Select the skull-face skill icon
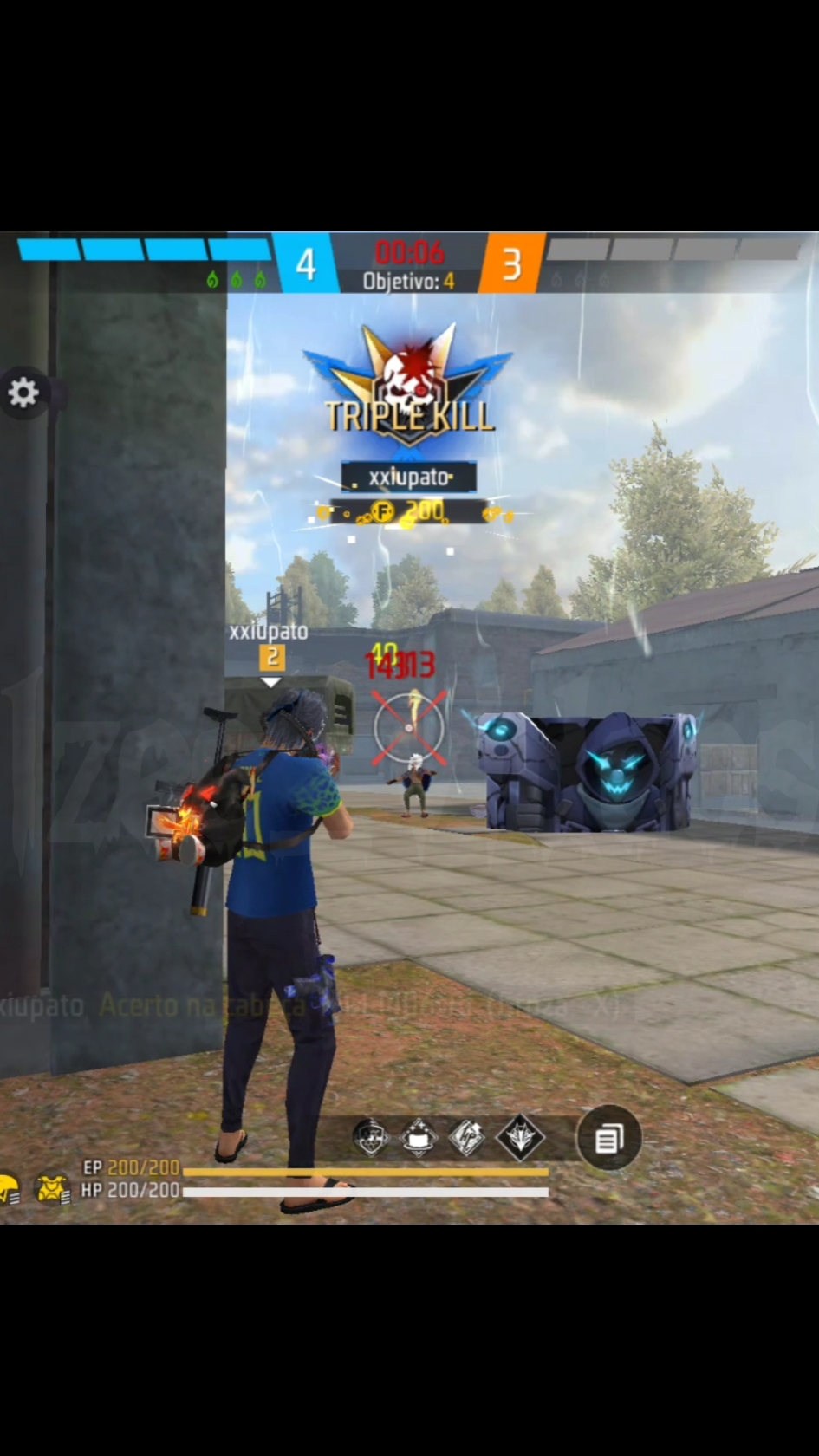The width and height of the screenshot is (819, 1456). pos(371,1137)
